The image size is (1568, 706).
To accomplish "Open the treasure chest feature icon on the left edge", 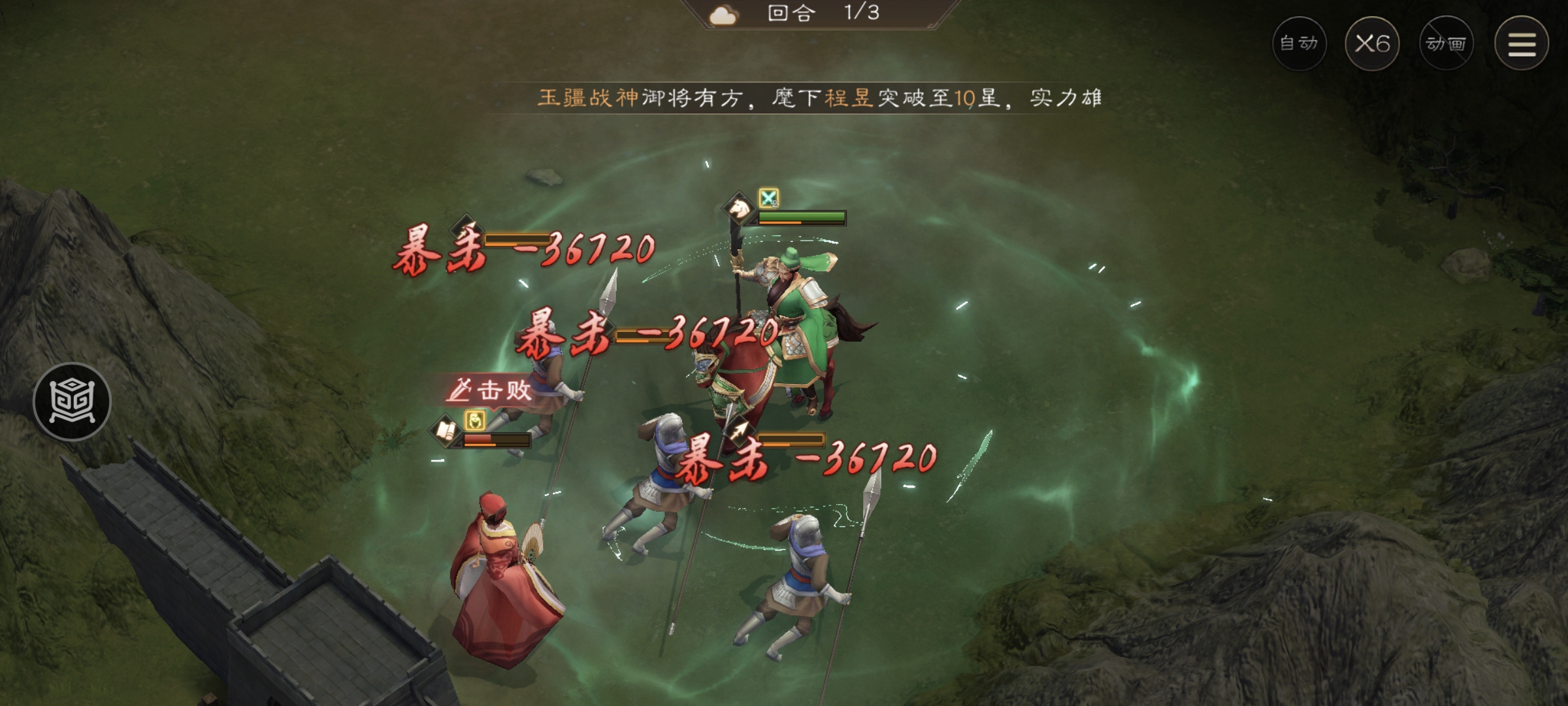I will point(72,401).
